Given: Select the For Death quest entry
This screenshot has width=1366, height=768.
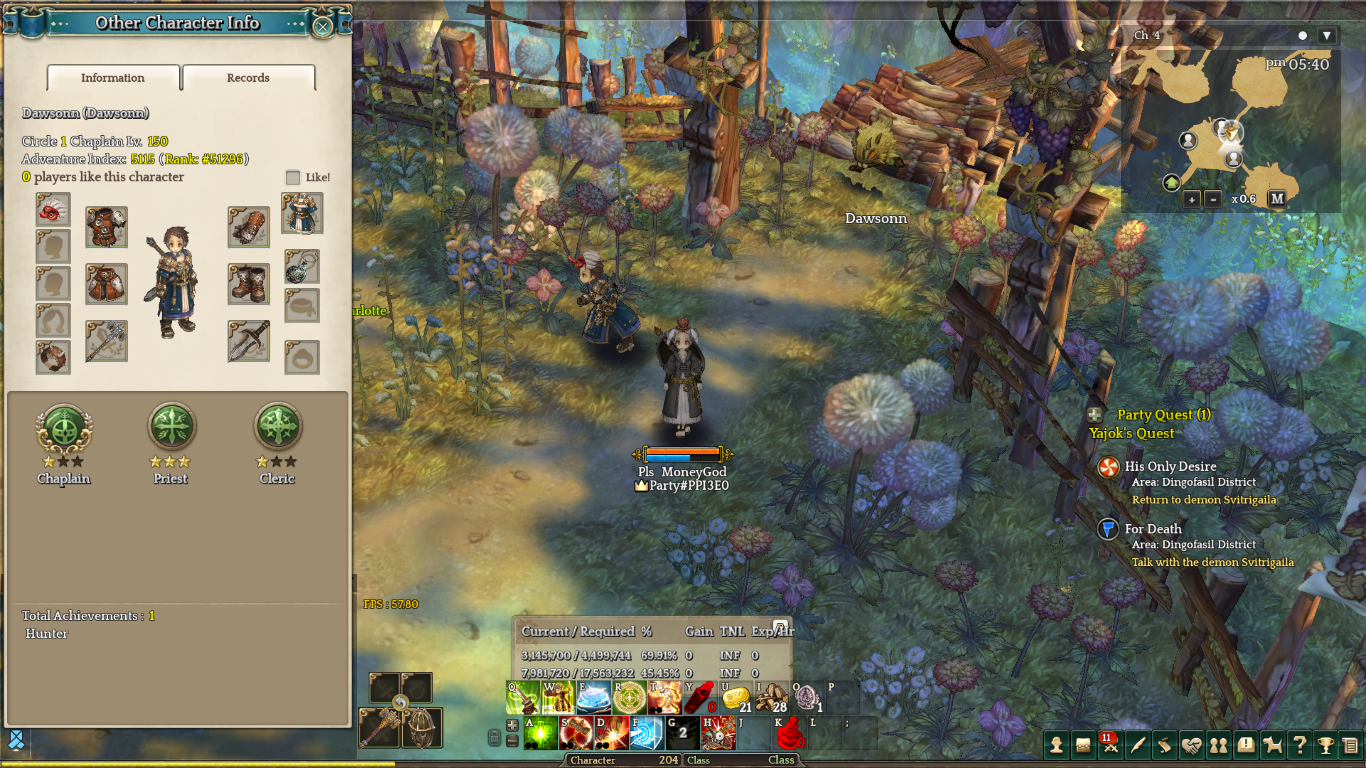Looking at the screenshot, I should coord(1153,529).
